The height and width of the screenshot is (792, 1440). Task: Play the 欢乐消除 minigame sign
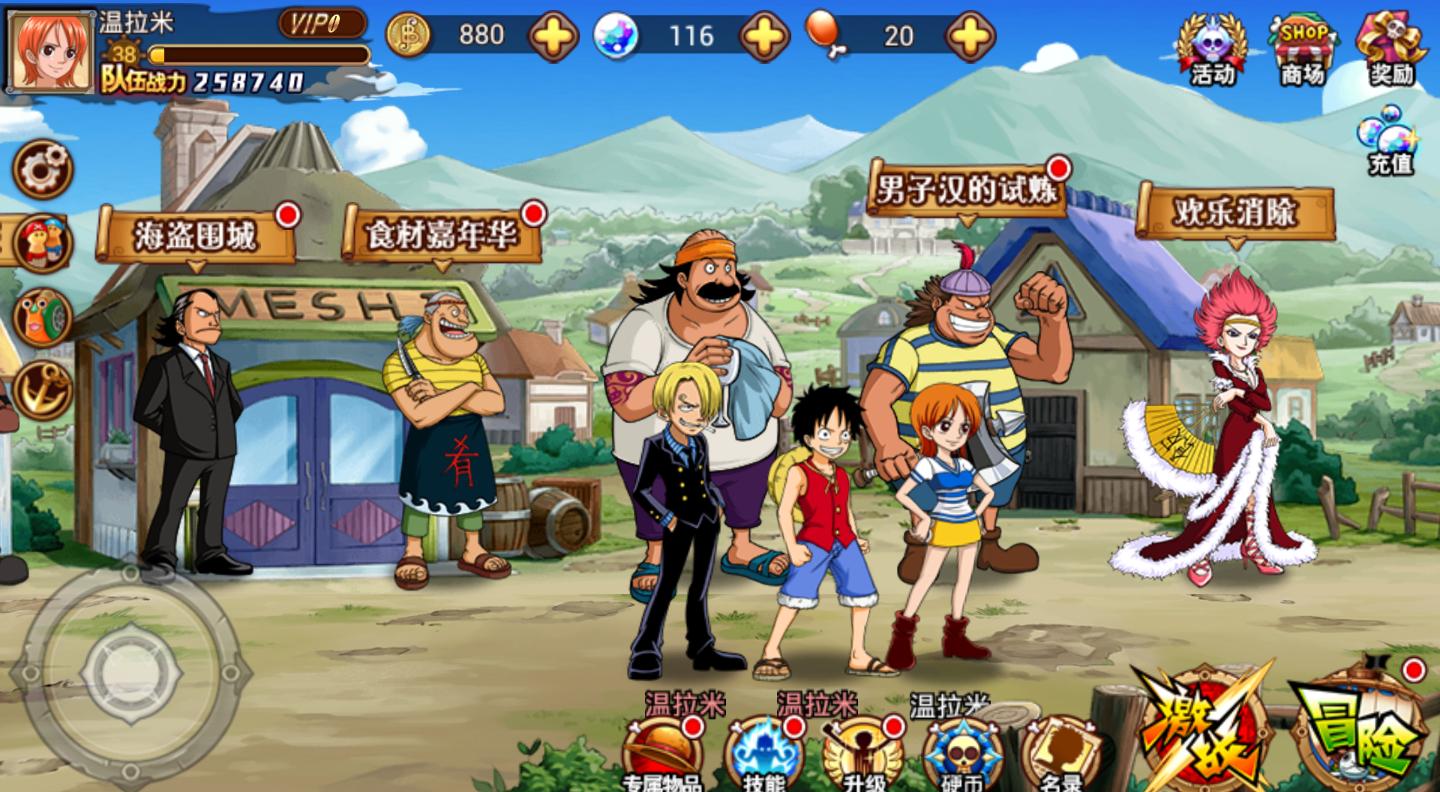click(1235, 213)
